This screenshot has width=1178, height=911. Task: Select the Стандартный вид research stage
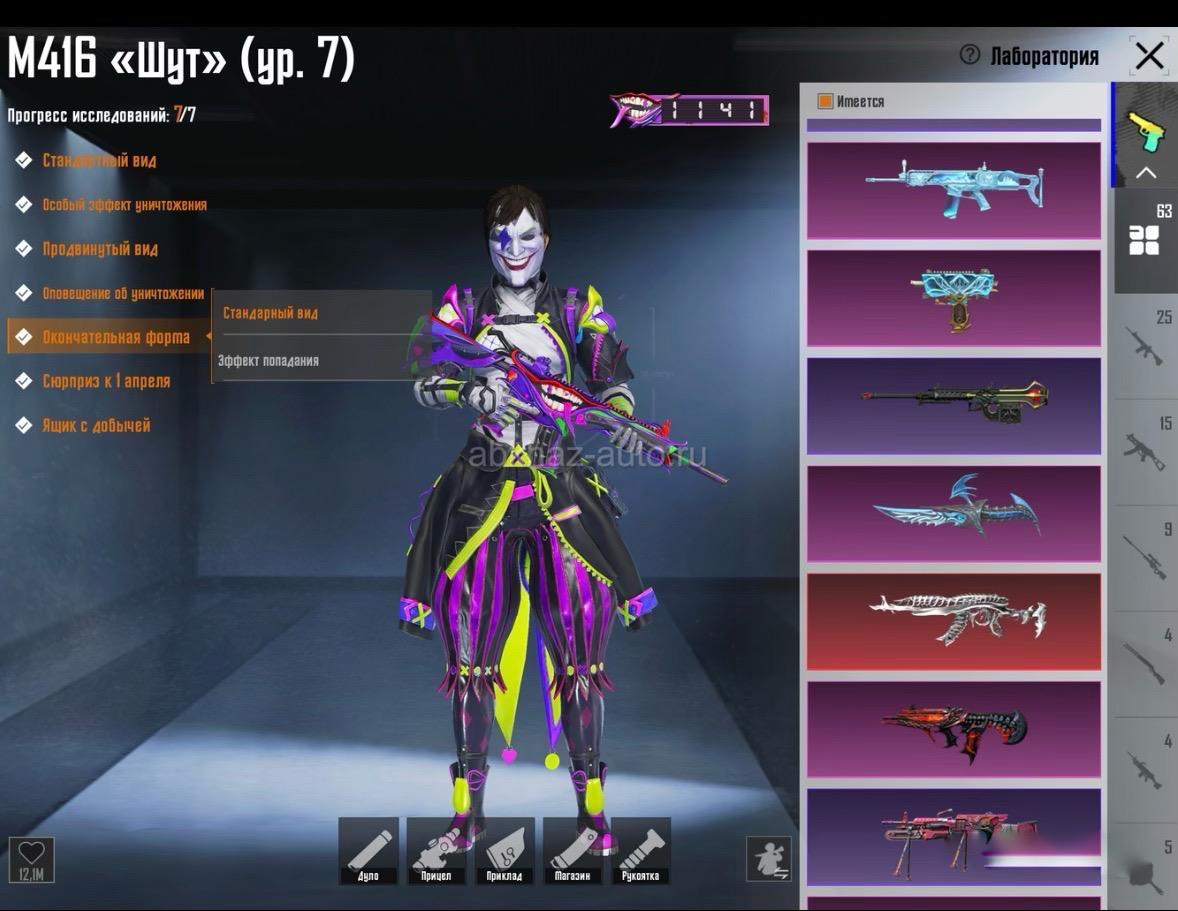[x=98, y=160]
